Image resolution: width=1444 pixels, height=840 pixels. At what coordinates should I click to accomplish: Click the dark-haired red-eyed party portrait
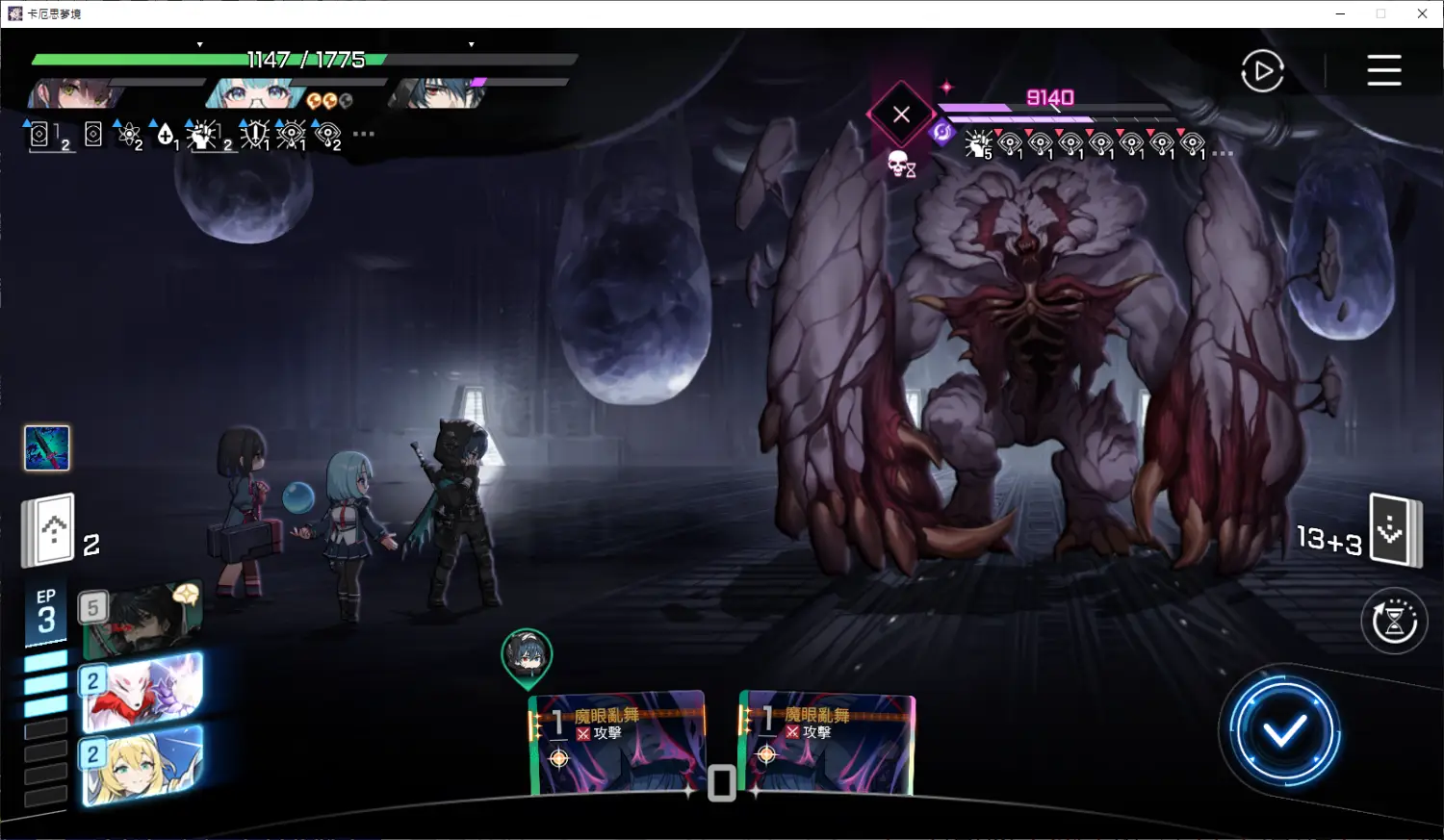[438, 93]
